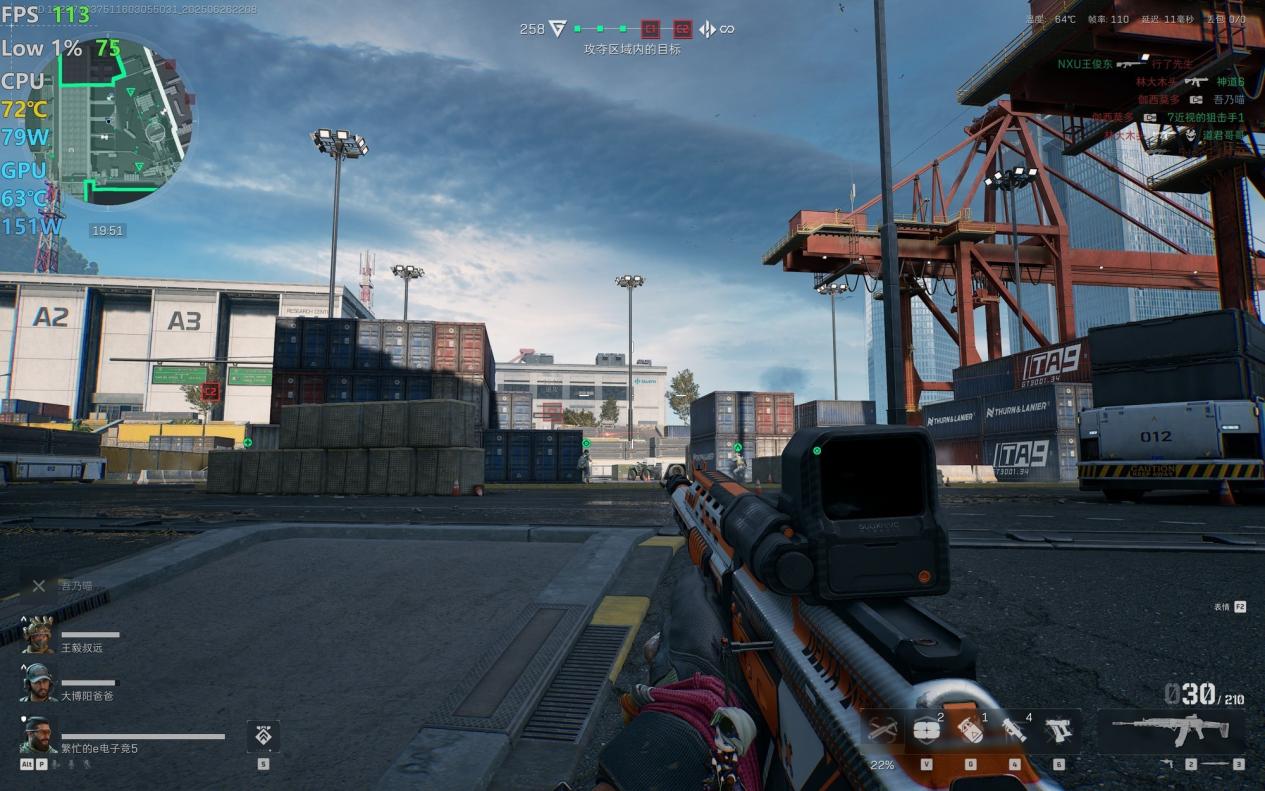Switch to the pistol sidearm slot
This screenshot has width=1265, height=791.
click(x=1057, y=729)
